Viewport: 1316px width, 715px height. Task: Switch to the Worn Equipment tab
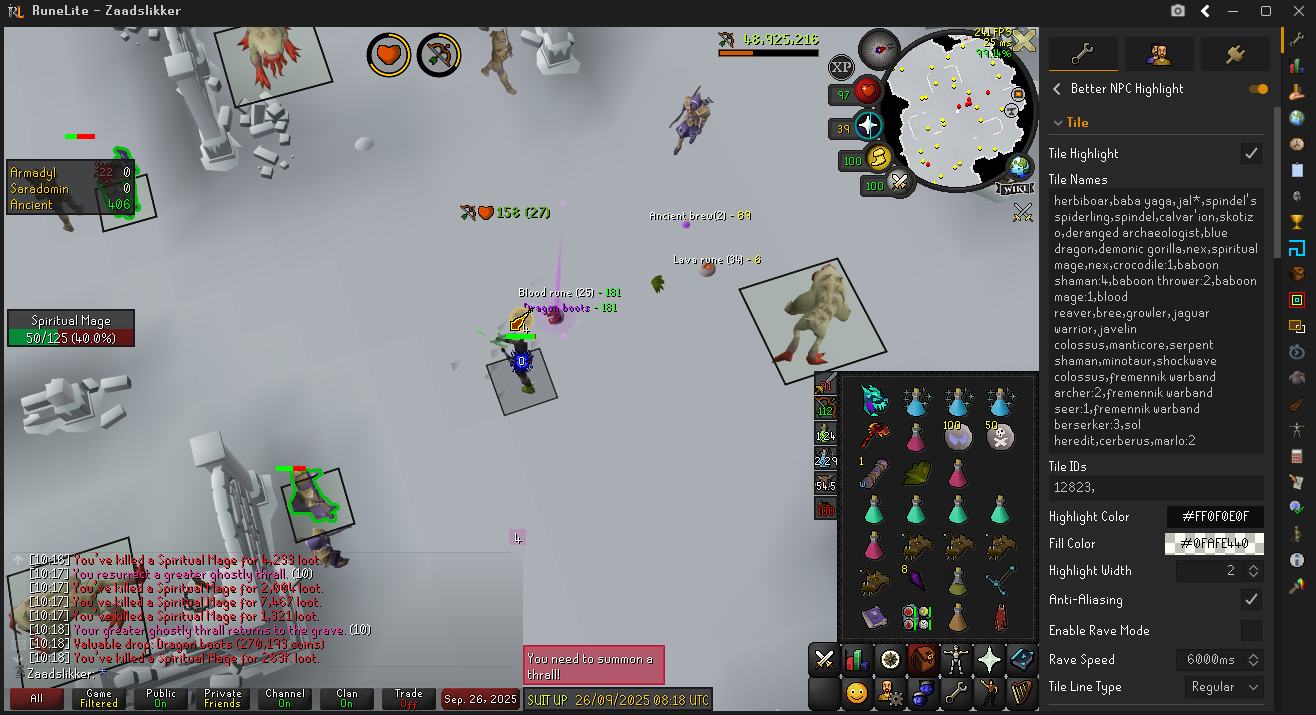tap(956, 659)
